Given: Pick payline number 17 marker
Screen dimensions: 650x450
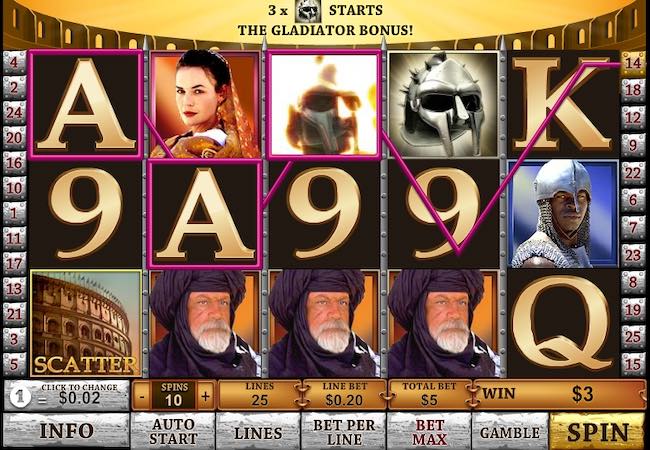Looking at the screenshot, I should coord(14,262).
